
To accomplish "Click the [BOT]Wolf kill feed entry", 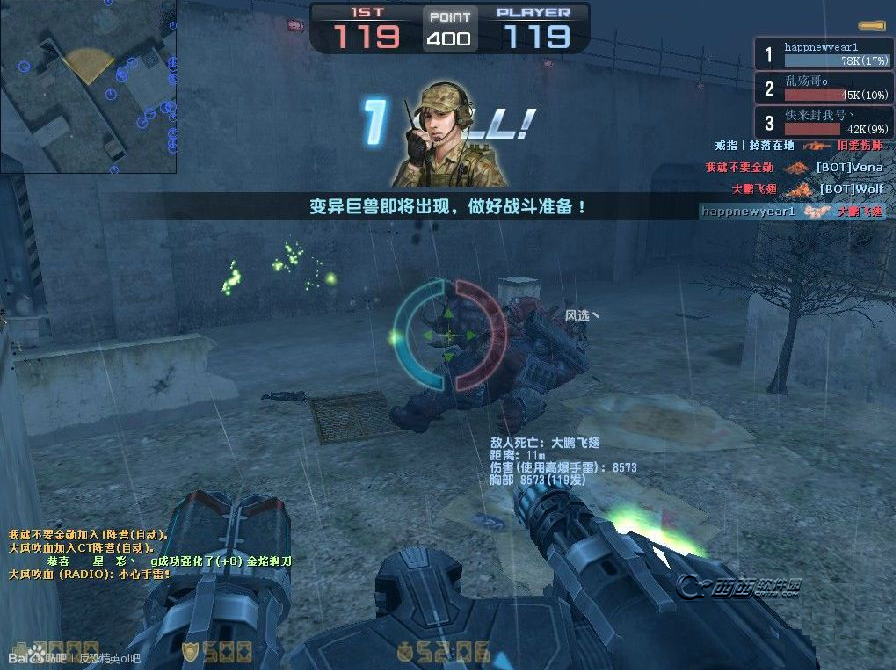I will click(794, 188).
